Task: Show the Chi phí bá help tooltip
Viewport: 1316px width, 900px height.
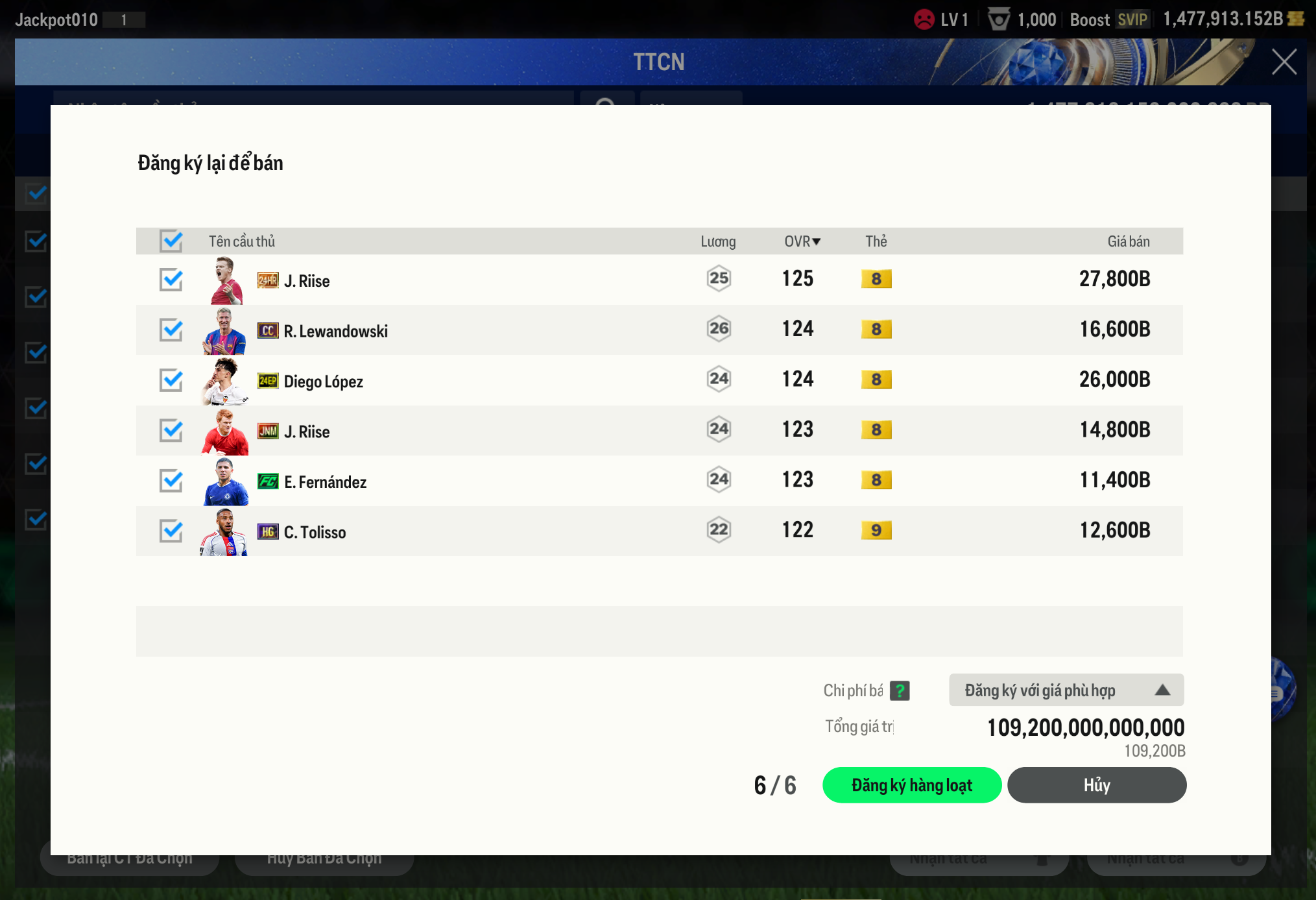Action: point(900,690)
